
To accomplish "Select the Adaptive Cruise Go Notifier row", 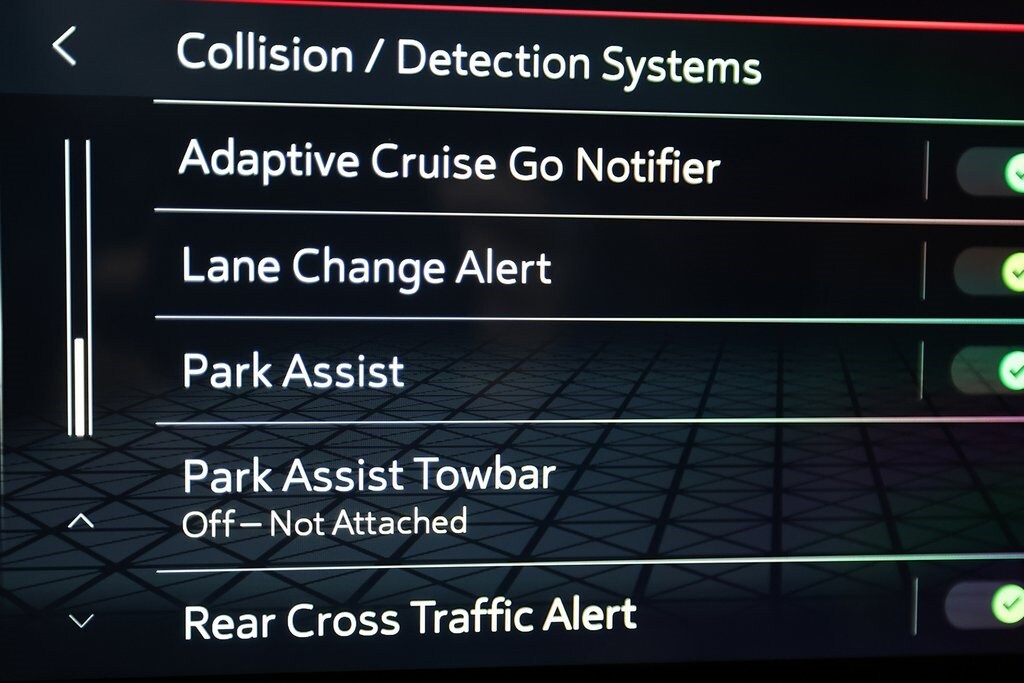I will click(x=449, y=162).
